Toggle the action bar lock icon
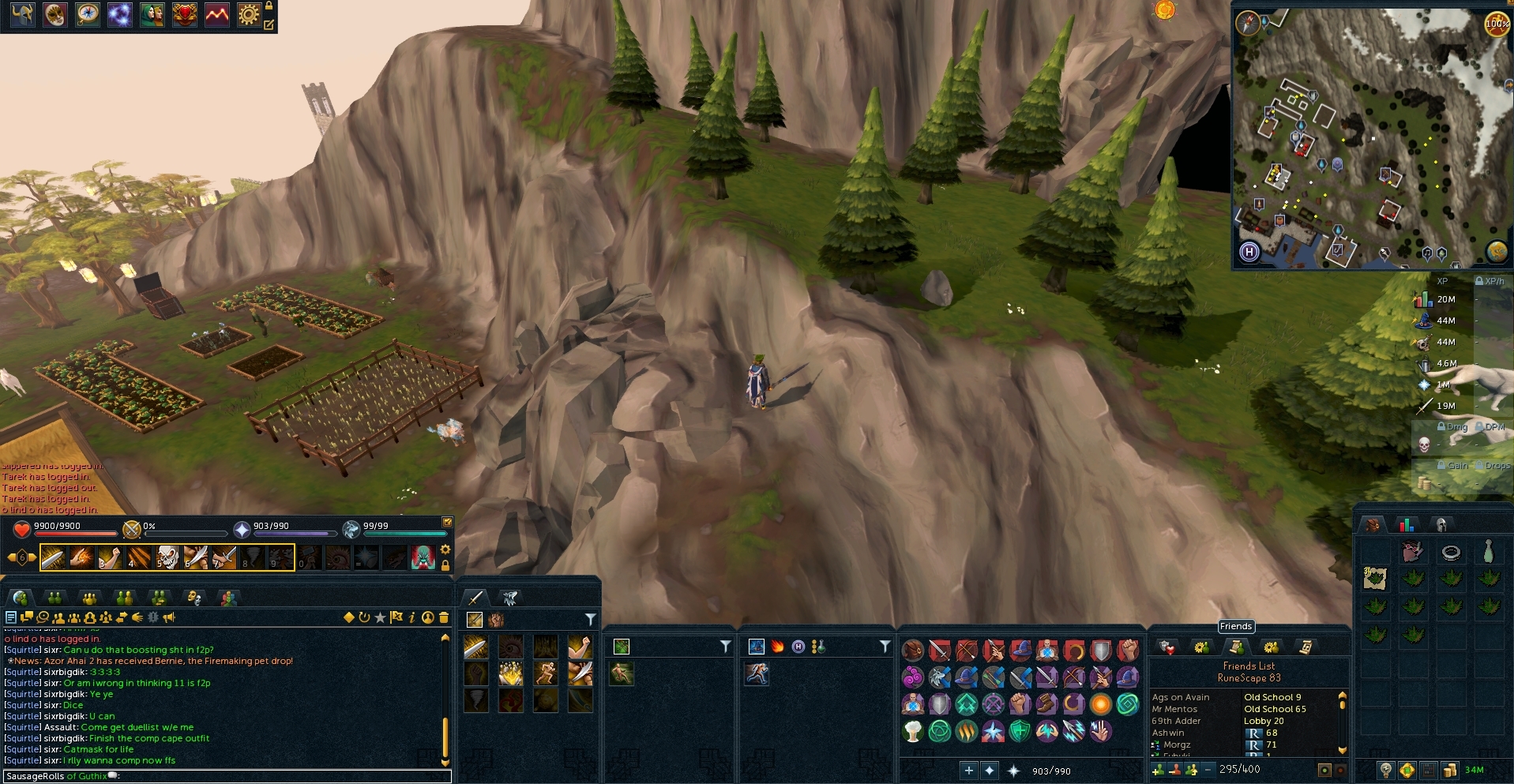 point(445,565)
